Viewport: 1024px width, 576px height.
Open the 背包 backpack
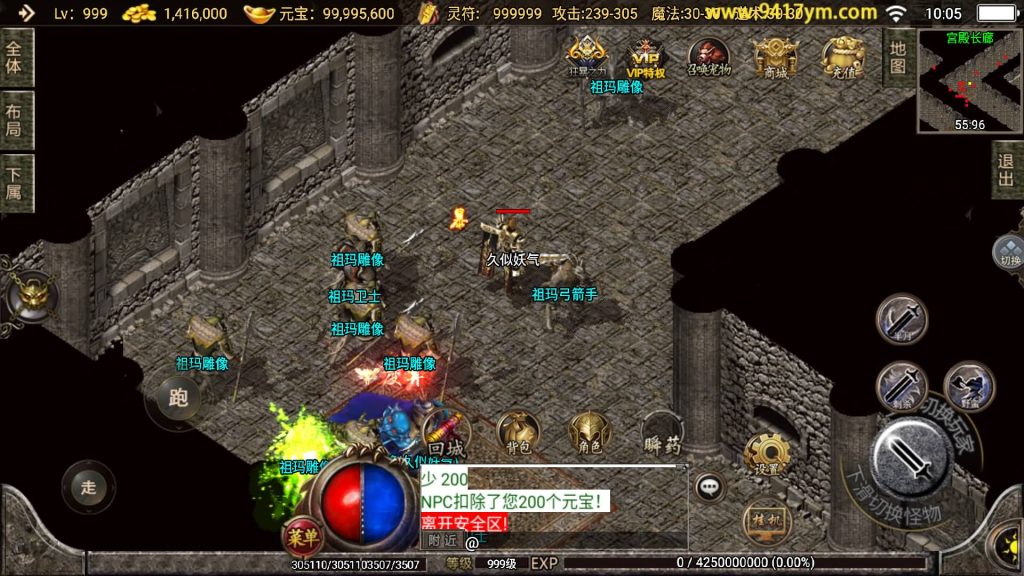(x=518, y=433)
